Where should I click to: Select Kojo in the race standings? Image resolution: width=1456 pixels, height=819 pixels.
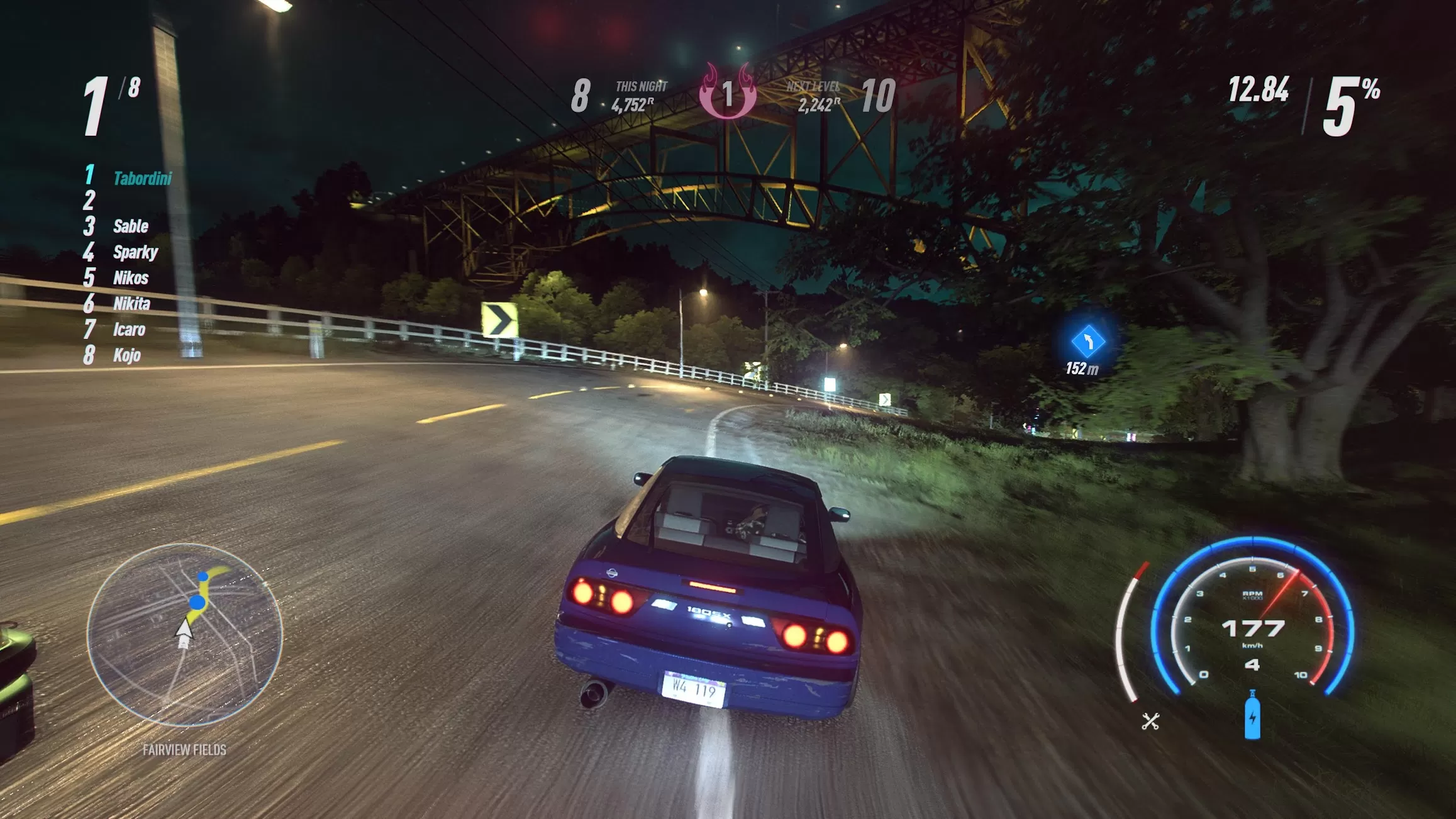coord(126,355)
